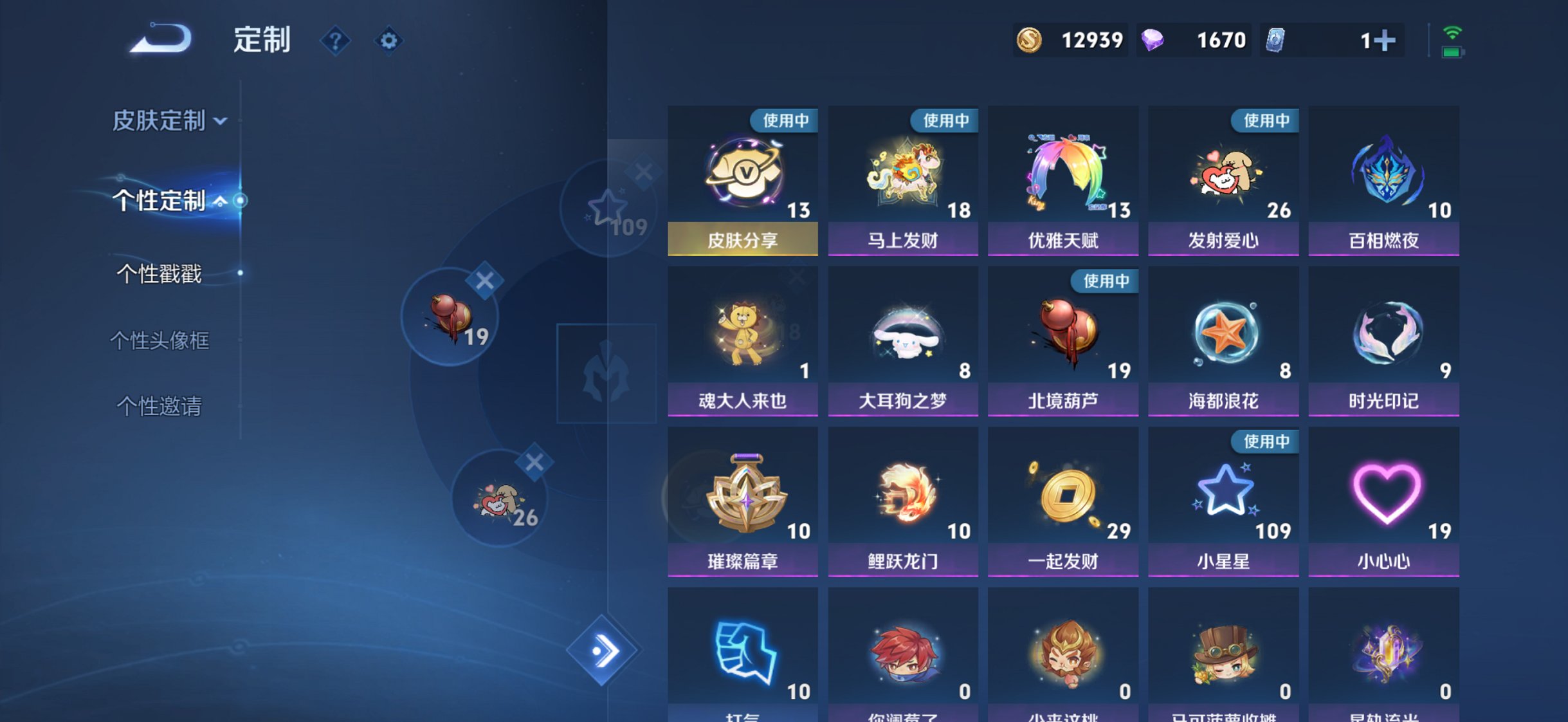
Task: Remove 北境葫芦 from the wheel via its X
Action: [485, 279]
